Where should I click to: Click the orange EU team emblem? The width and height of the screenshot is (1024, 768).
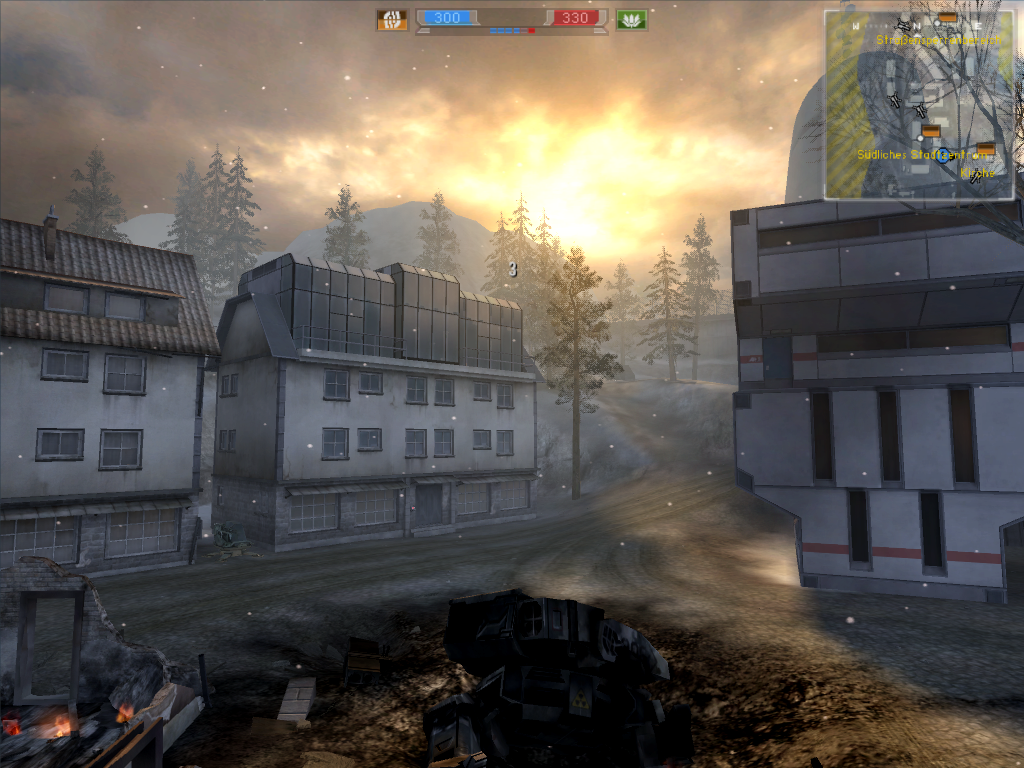(392, 19)
